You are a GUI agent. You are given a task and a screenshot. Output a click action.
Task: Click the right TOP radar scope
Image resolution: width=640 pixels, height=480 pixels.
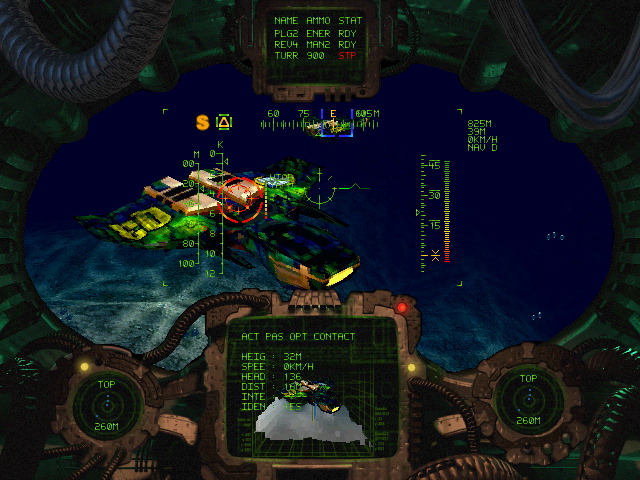527,400
